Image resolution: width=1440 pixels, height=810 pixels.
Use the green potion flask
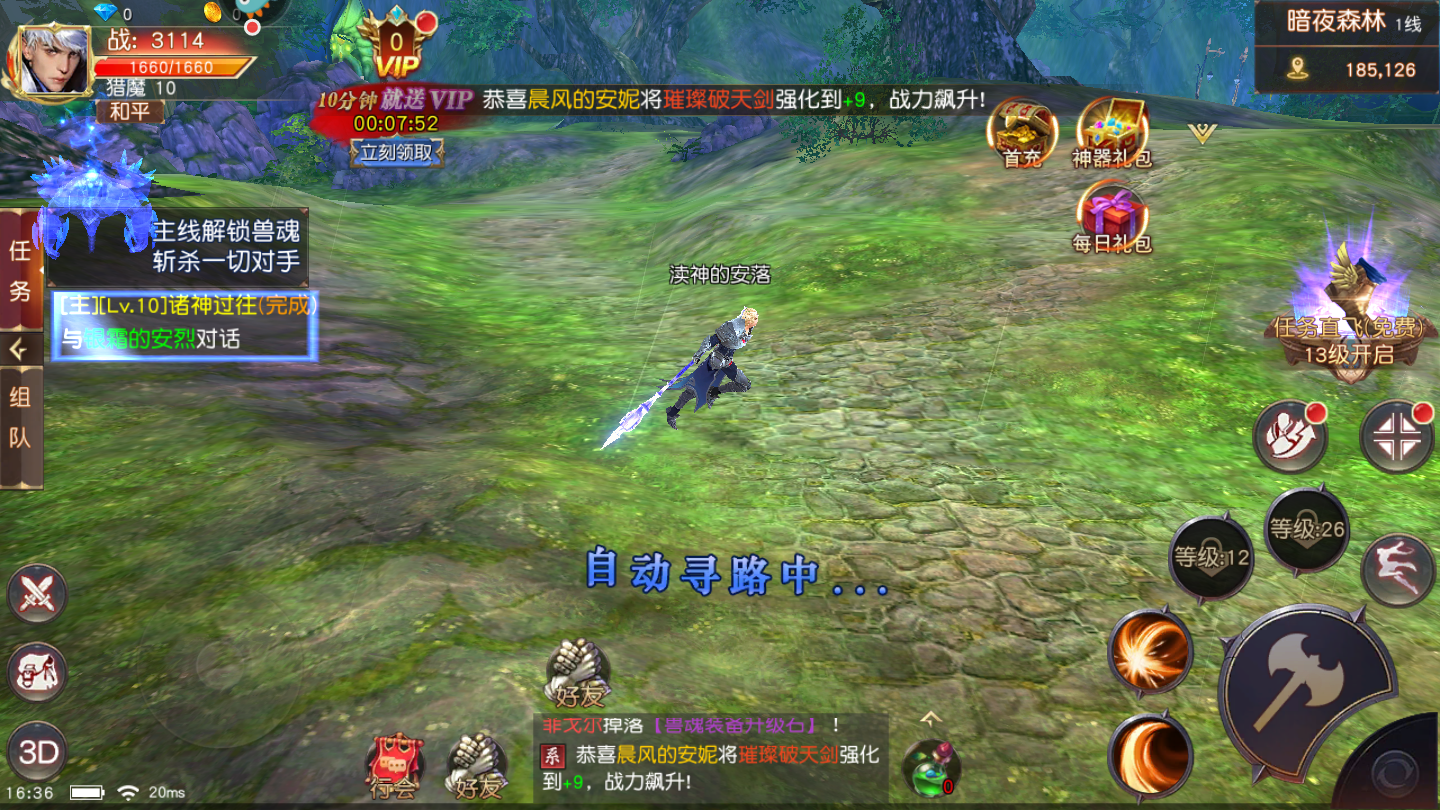click(x=930, y=767)
